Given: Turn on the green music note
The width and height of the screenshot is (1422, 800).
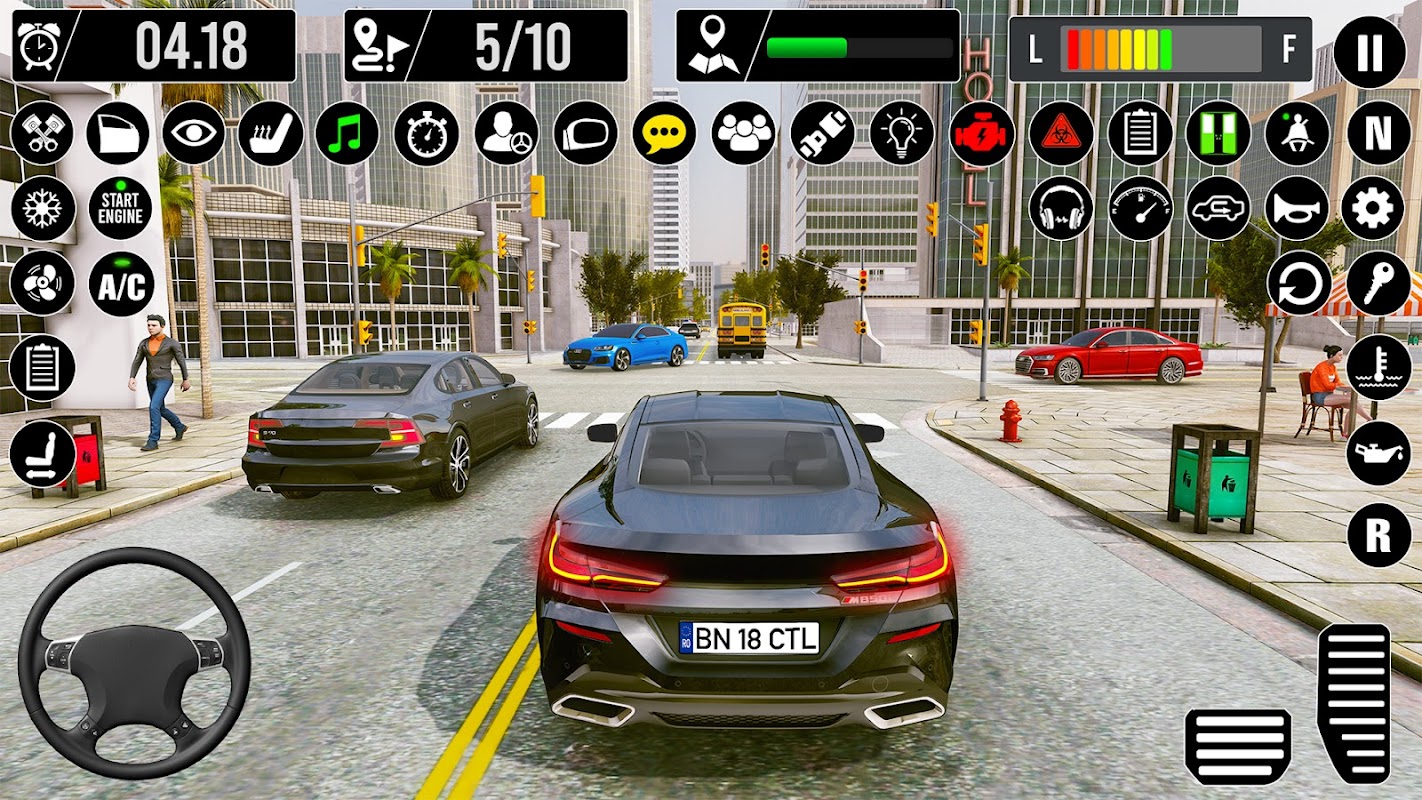Looking at the screenshot, I should [347, 133].
